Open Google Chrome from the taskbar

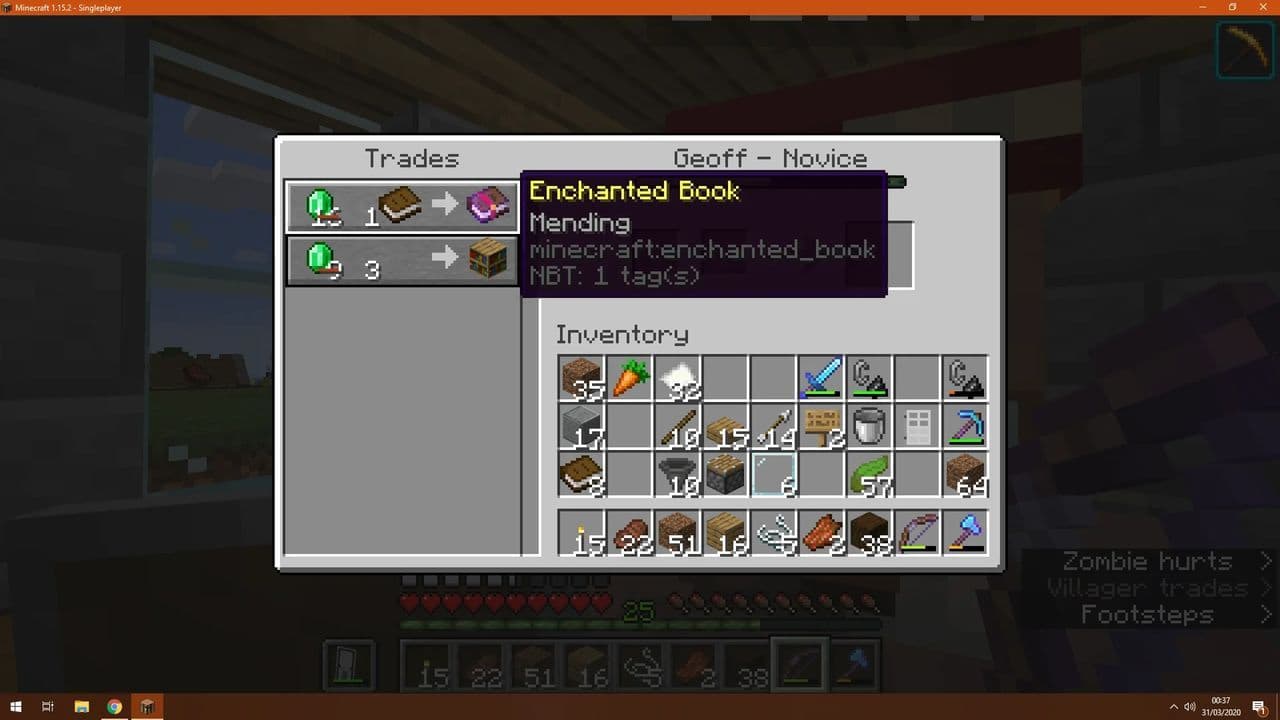(x=115, y=706)
